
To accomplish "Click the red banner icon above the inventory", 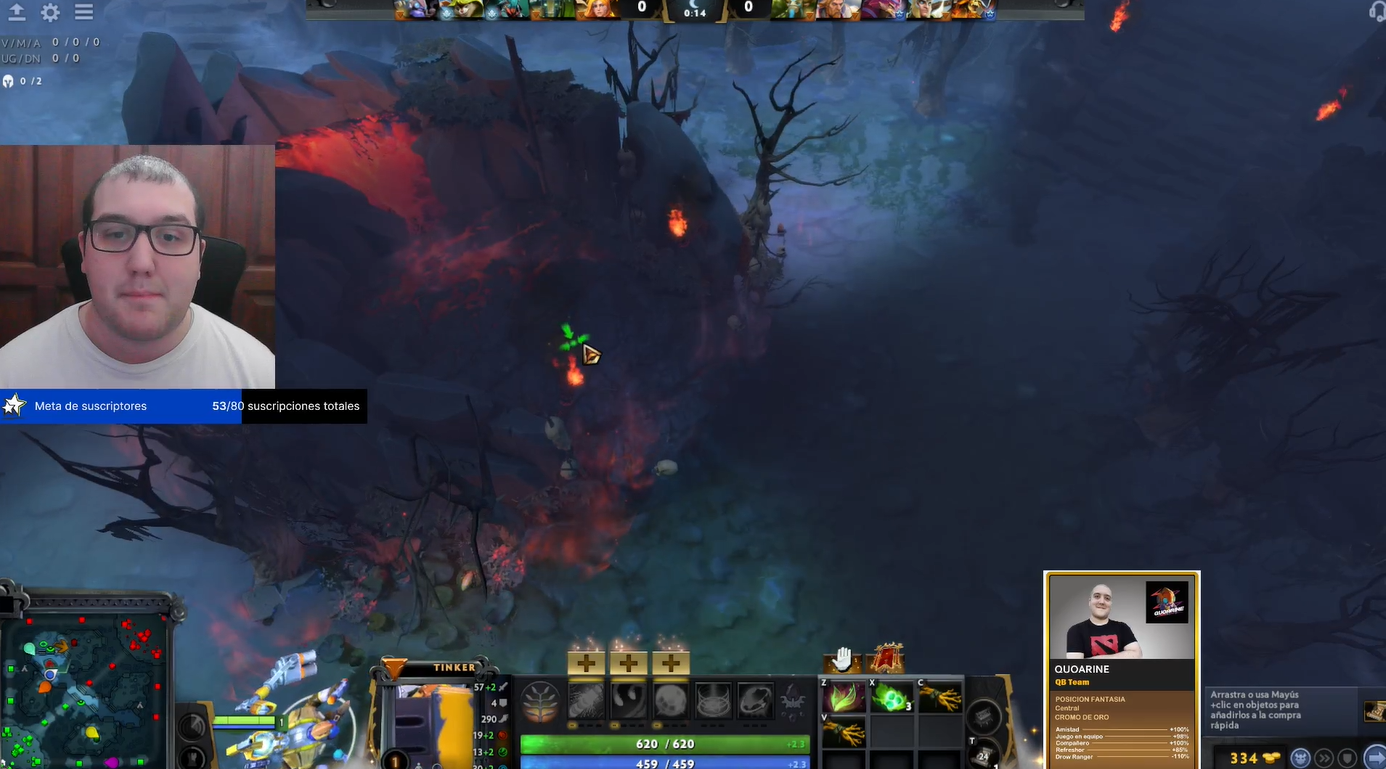I will point(886,659).
